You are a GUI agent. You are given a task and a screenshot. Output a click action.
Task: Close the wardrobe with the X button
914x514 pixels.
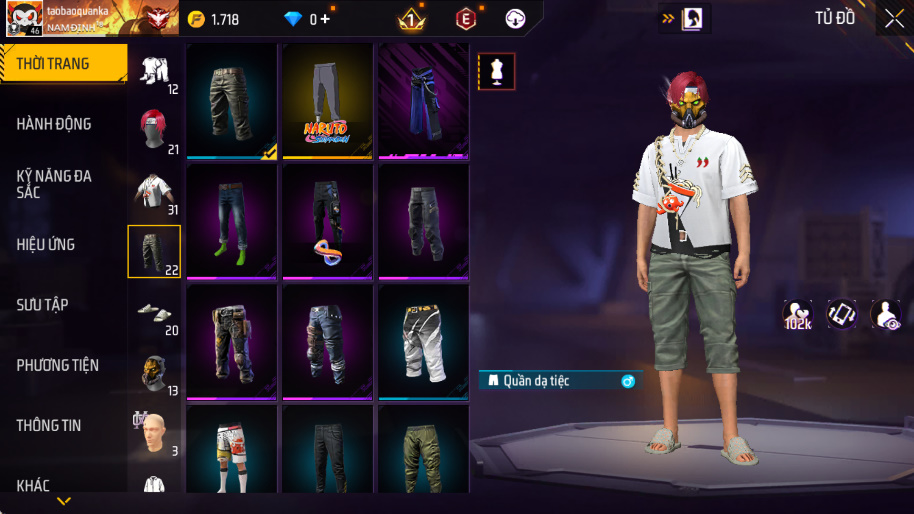click(893, 19)
